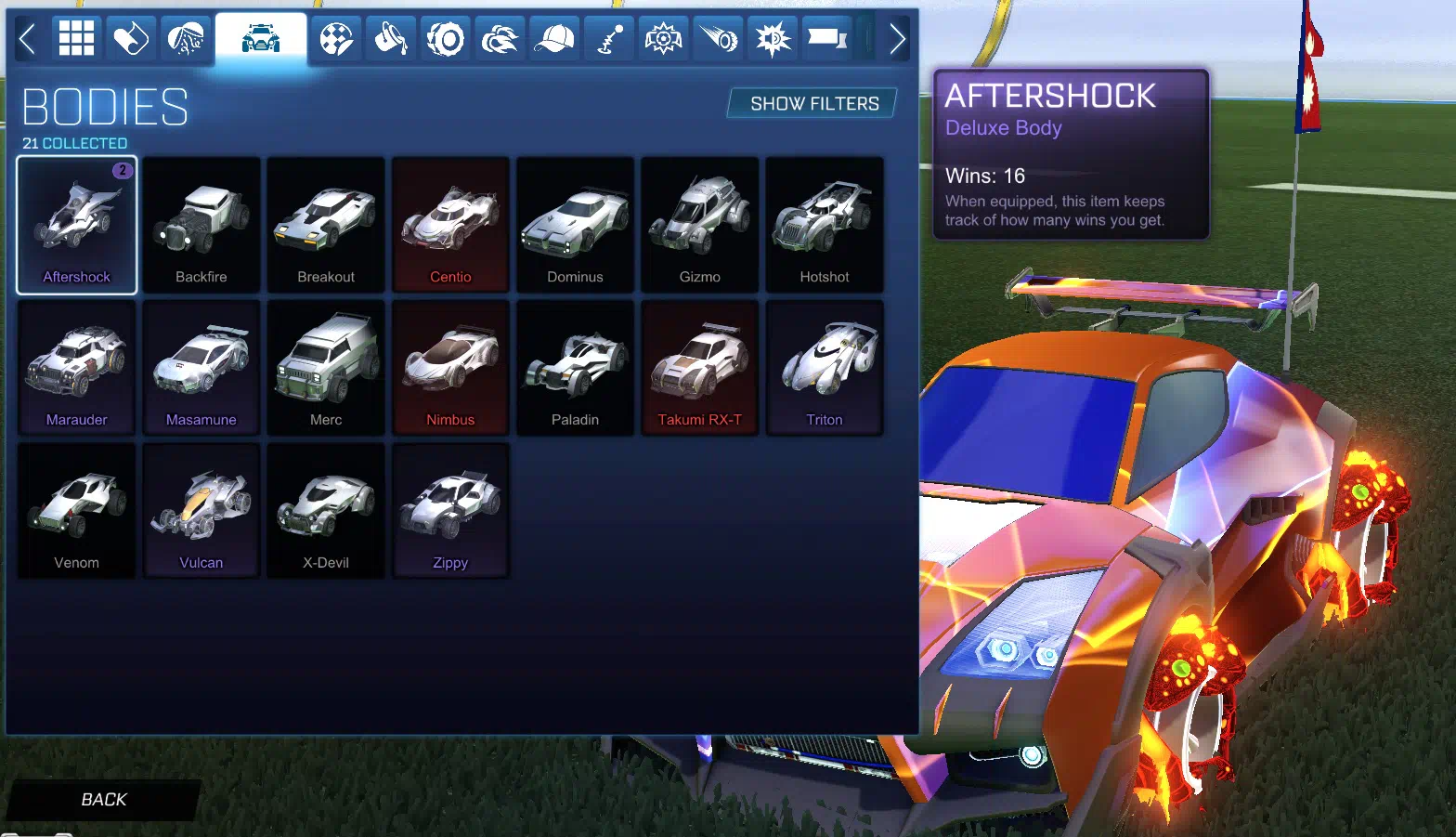Go back with the Back button

[x=103, y=799]
